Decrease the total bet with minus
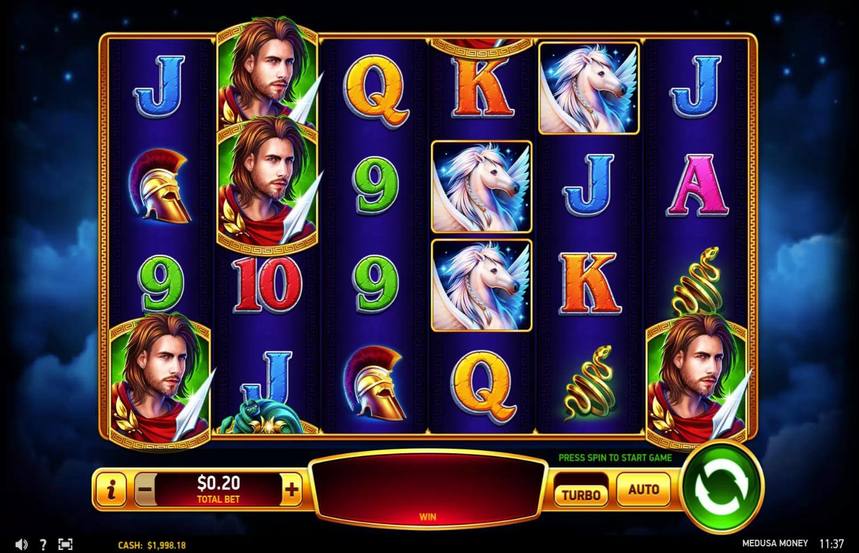This screenshot has height=553, width=859. pyautogui.click(x=145, y=490)
